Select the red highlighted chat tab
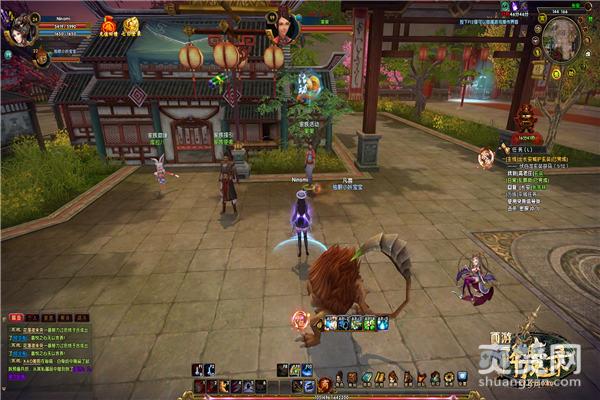600x400 pixels. tap(15, 317)
